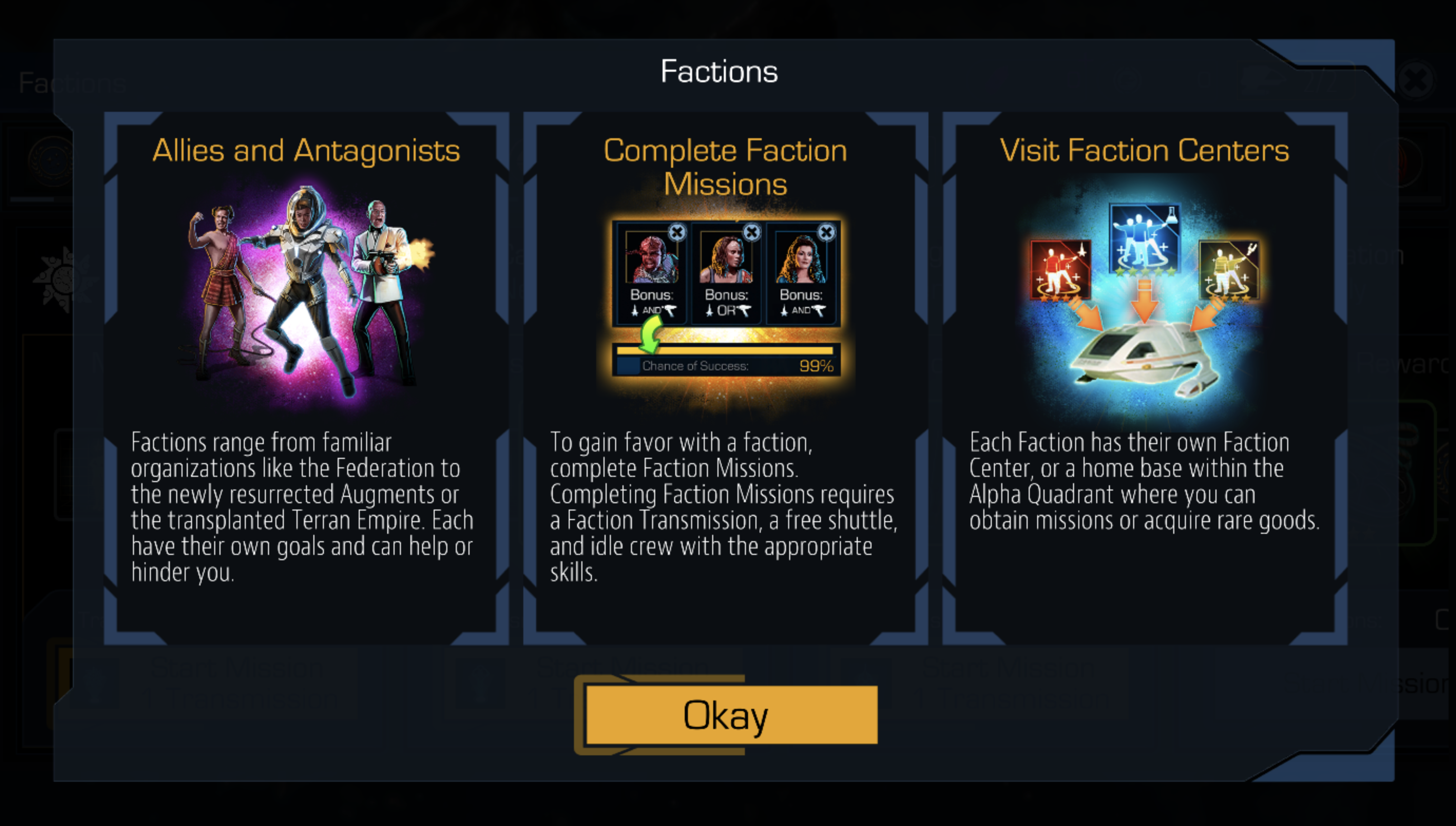
Task: Close the Factions screen with the X
Action: point(1416,80)
